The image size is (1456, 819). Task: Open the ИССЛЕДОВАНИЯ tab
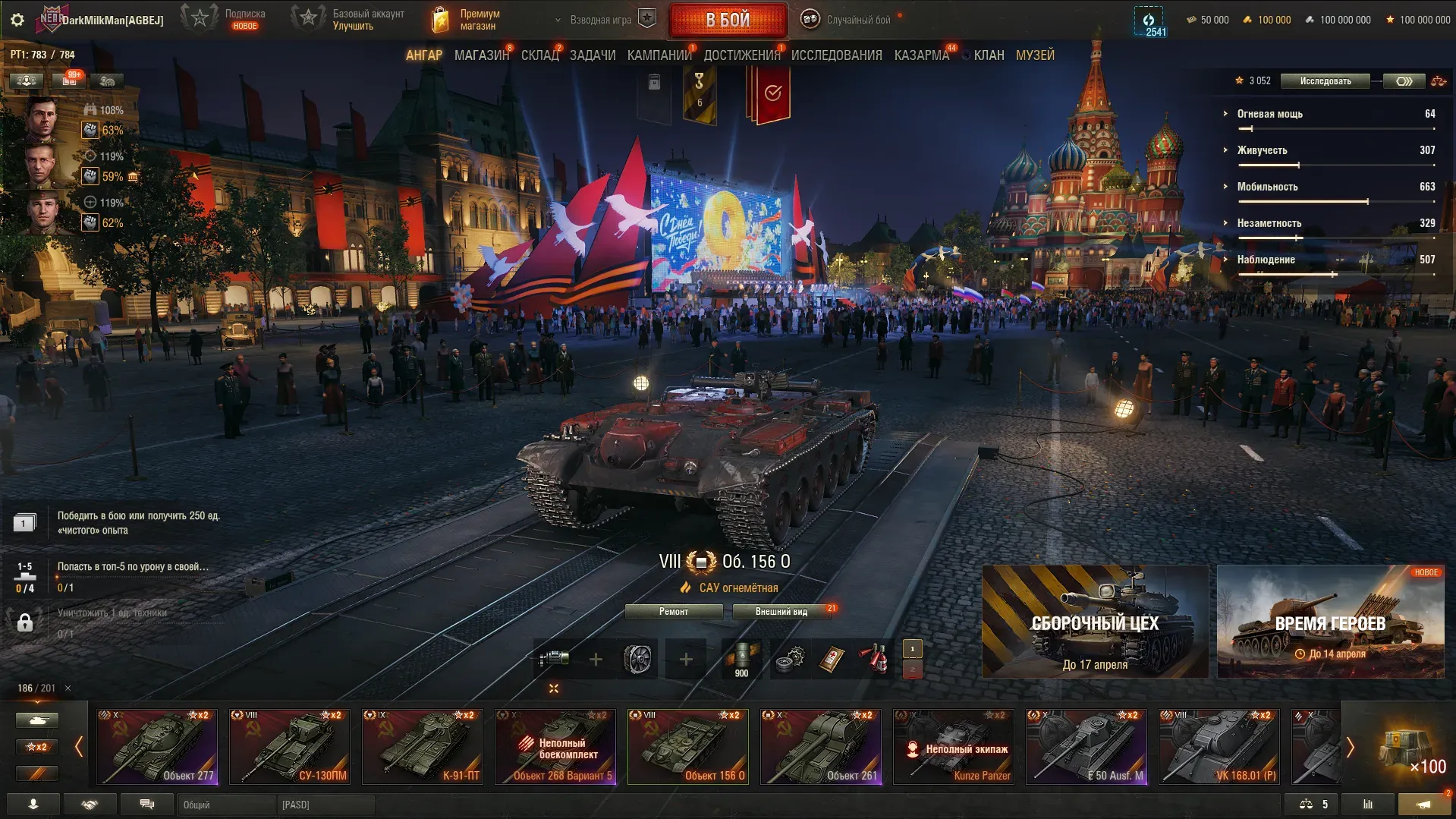click(x=836, y=55)
